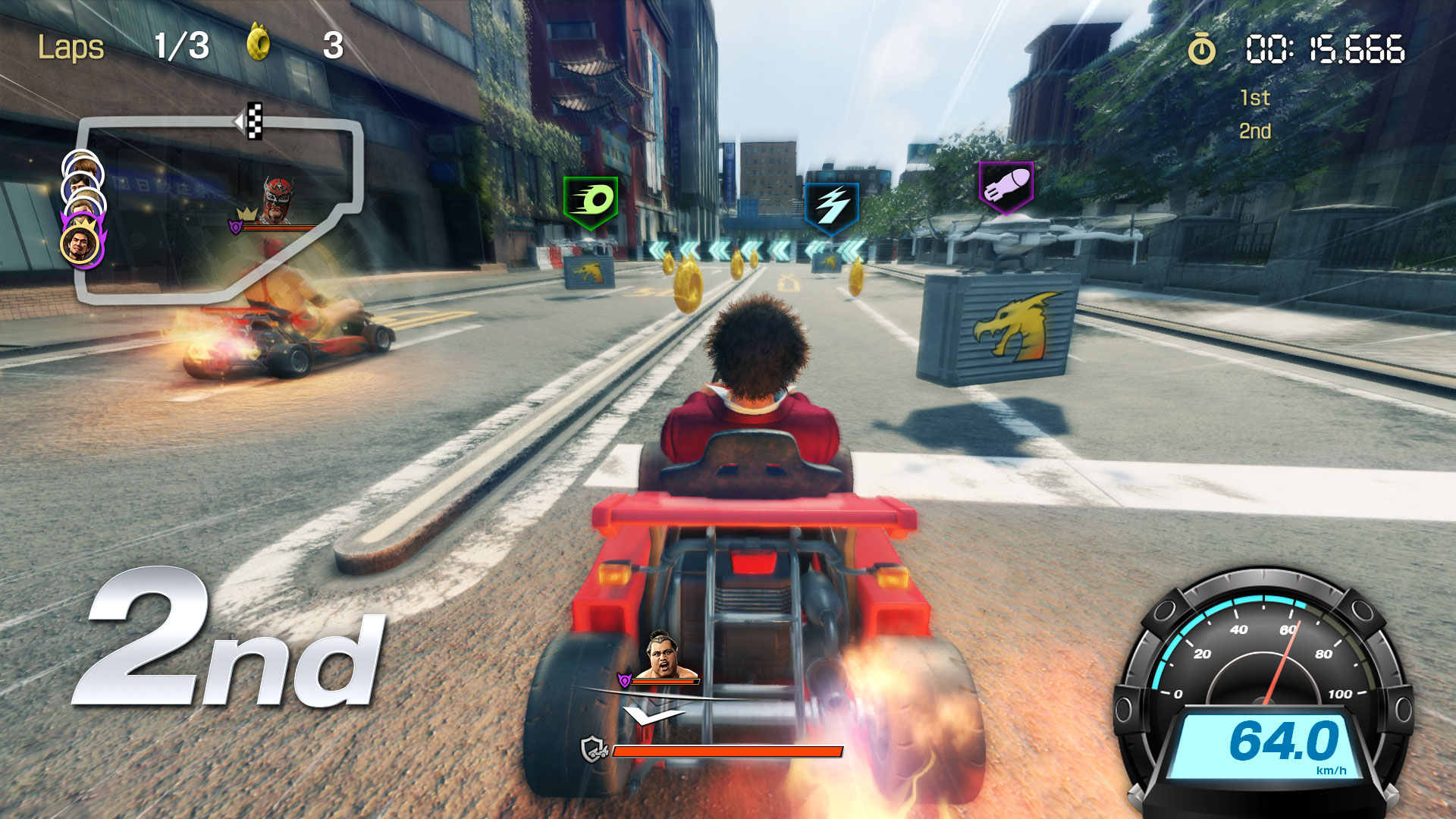Select the stopwatch icon beside the race timer

pyautogui.click(x=1201, y=49)
